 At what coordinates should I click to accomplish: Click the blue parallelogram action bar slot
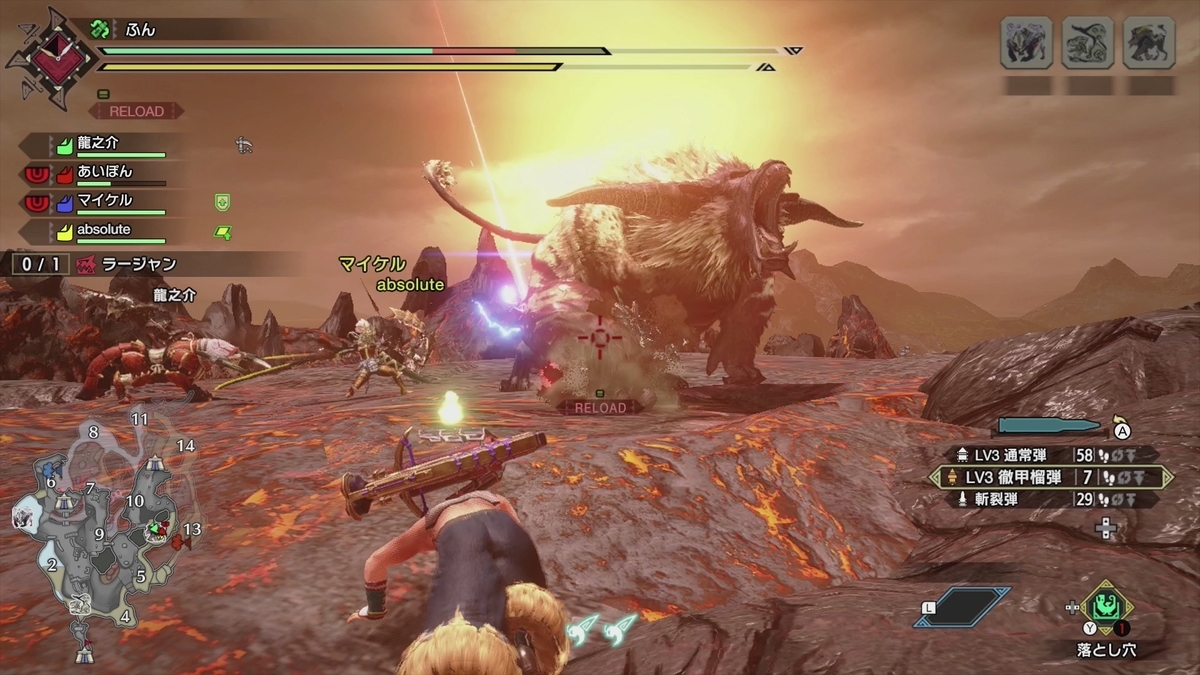click(962, 607)
